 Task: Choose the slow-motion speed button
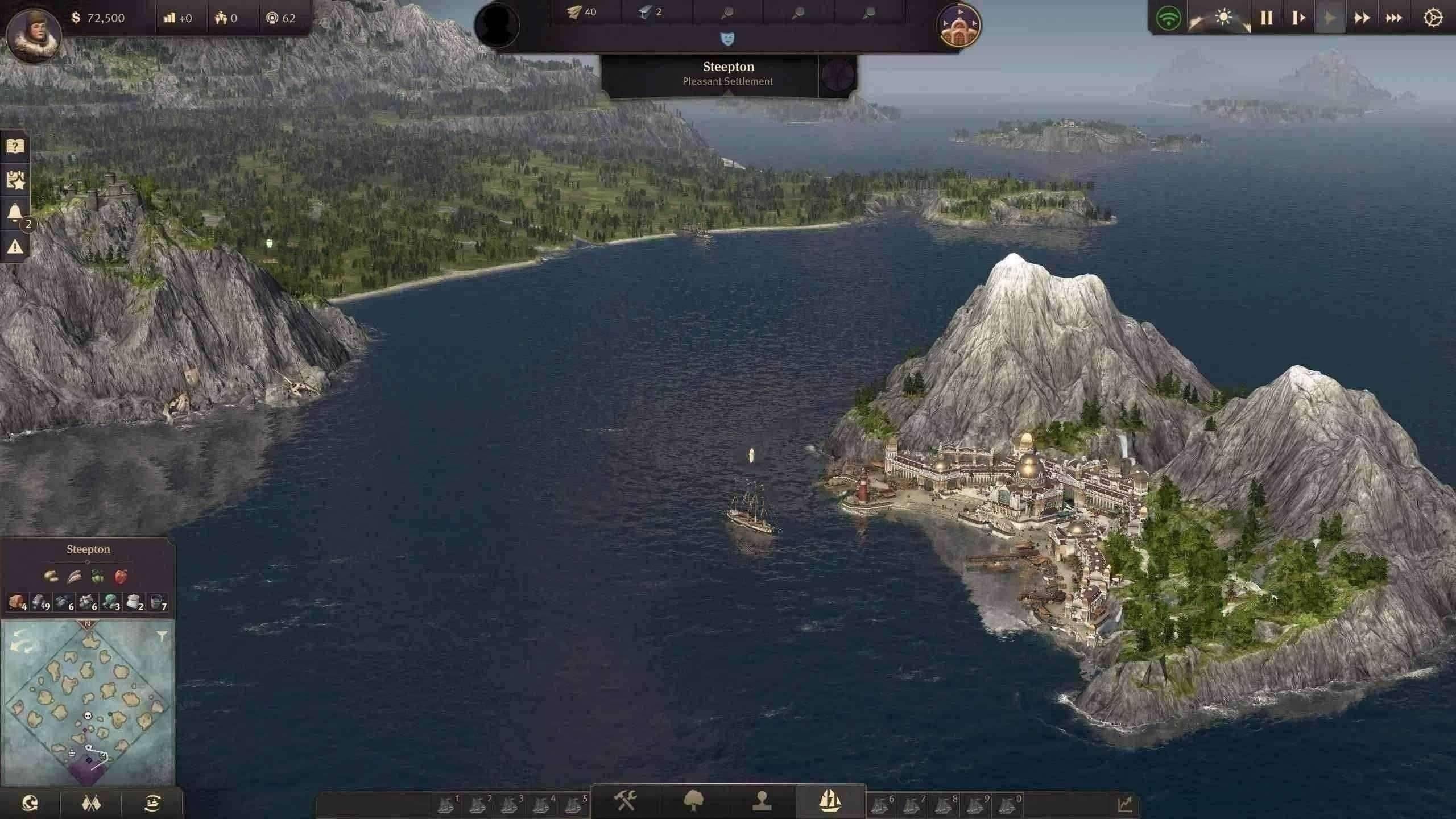[x=1298, y=18]
